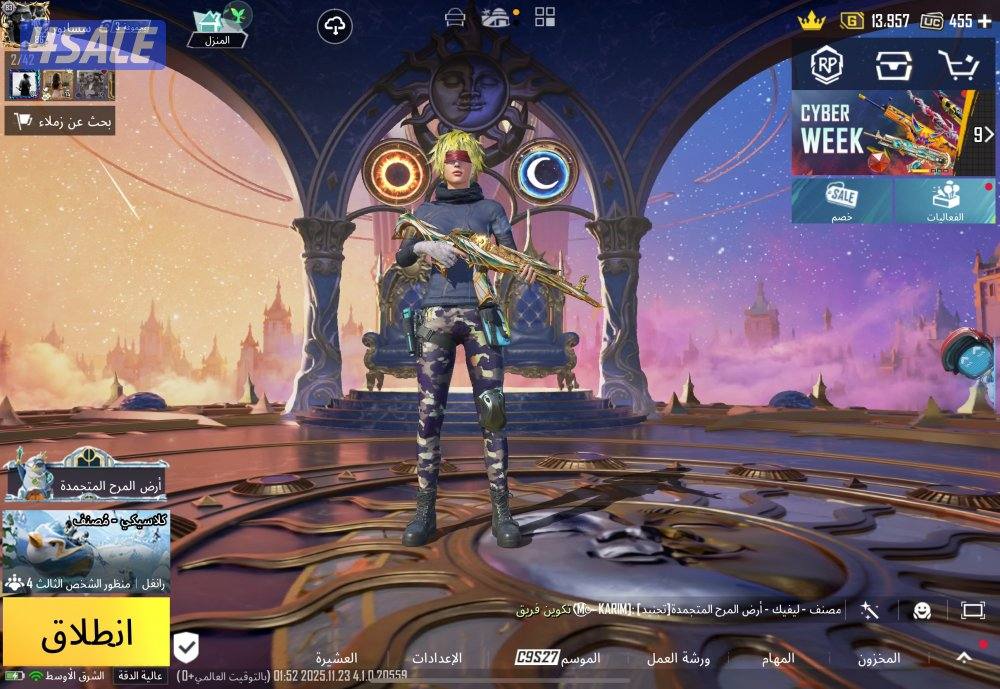
Task: Open the المهام missions menu
Action: click(x=777, y=658)
